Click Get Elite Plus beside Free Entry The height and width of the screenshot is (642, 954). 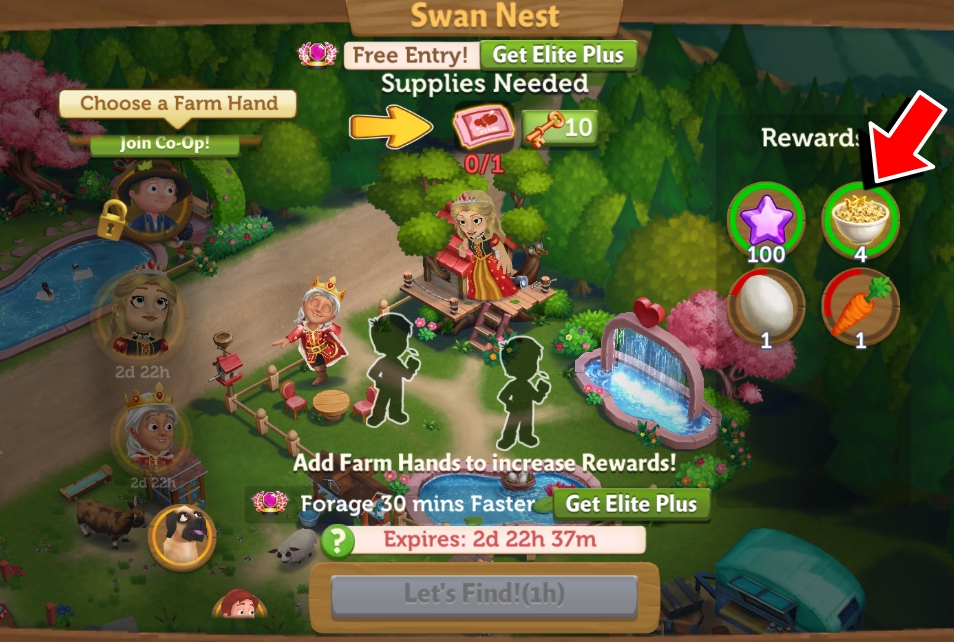click(x=558, y=55)
